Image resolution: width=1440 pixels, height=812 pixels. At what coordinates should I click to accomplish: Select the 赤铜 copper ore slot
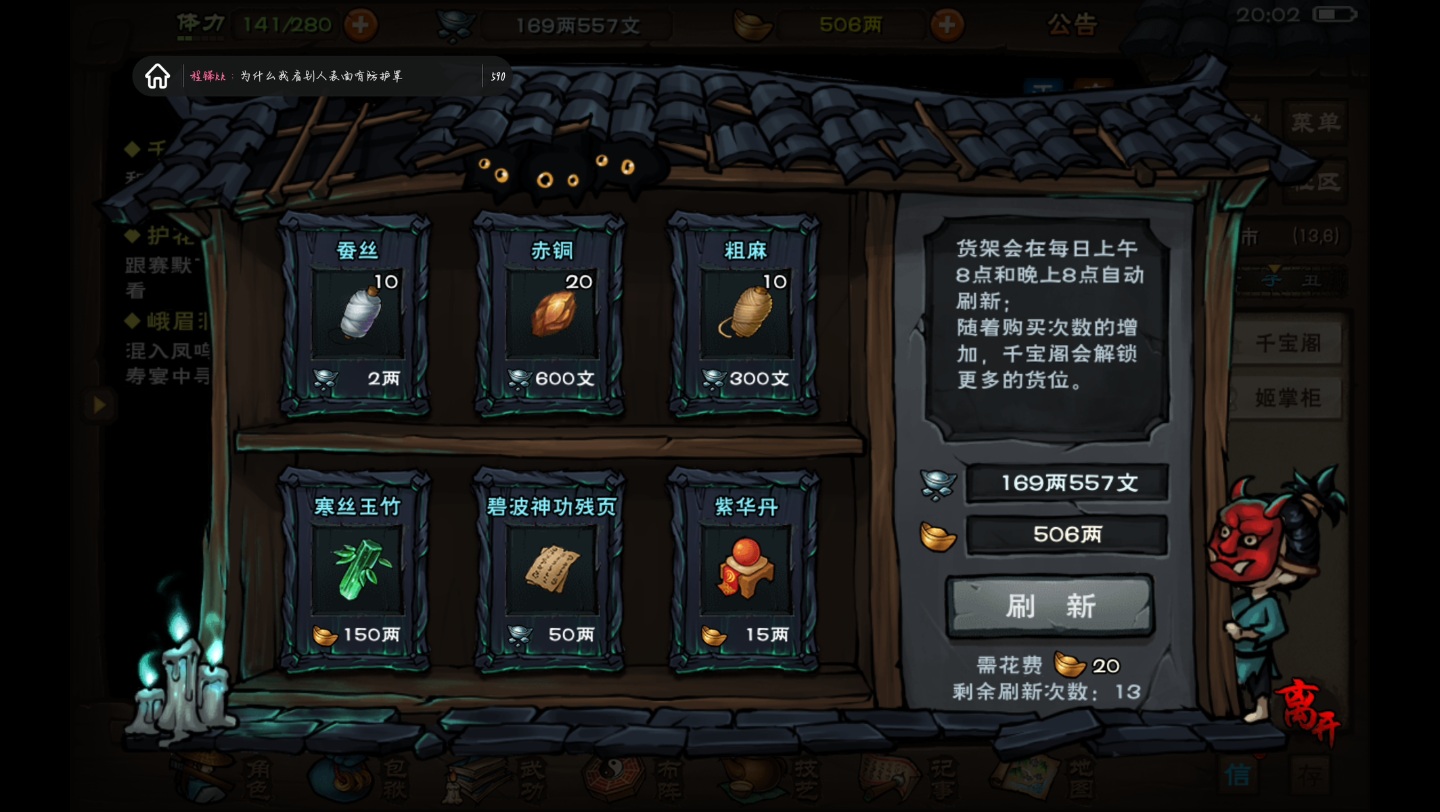tap(550, 315)
